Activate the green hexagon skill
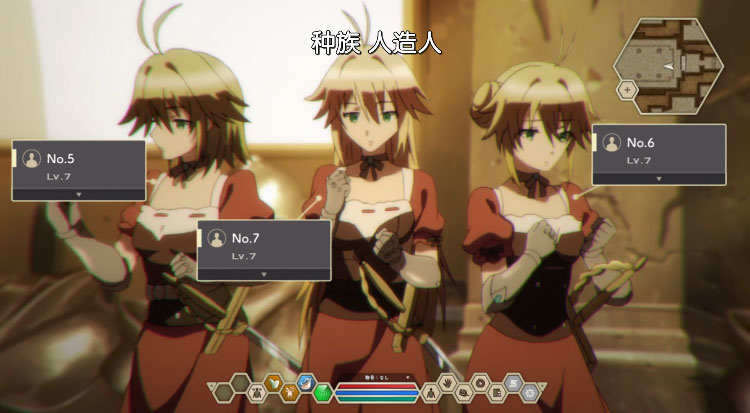Image resolution: width=750 pixels, height=413 pixels. pos(322,392)
